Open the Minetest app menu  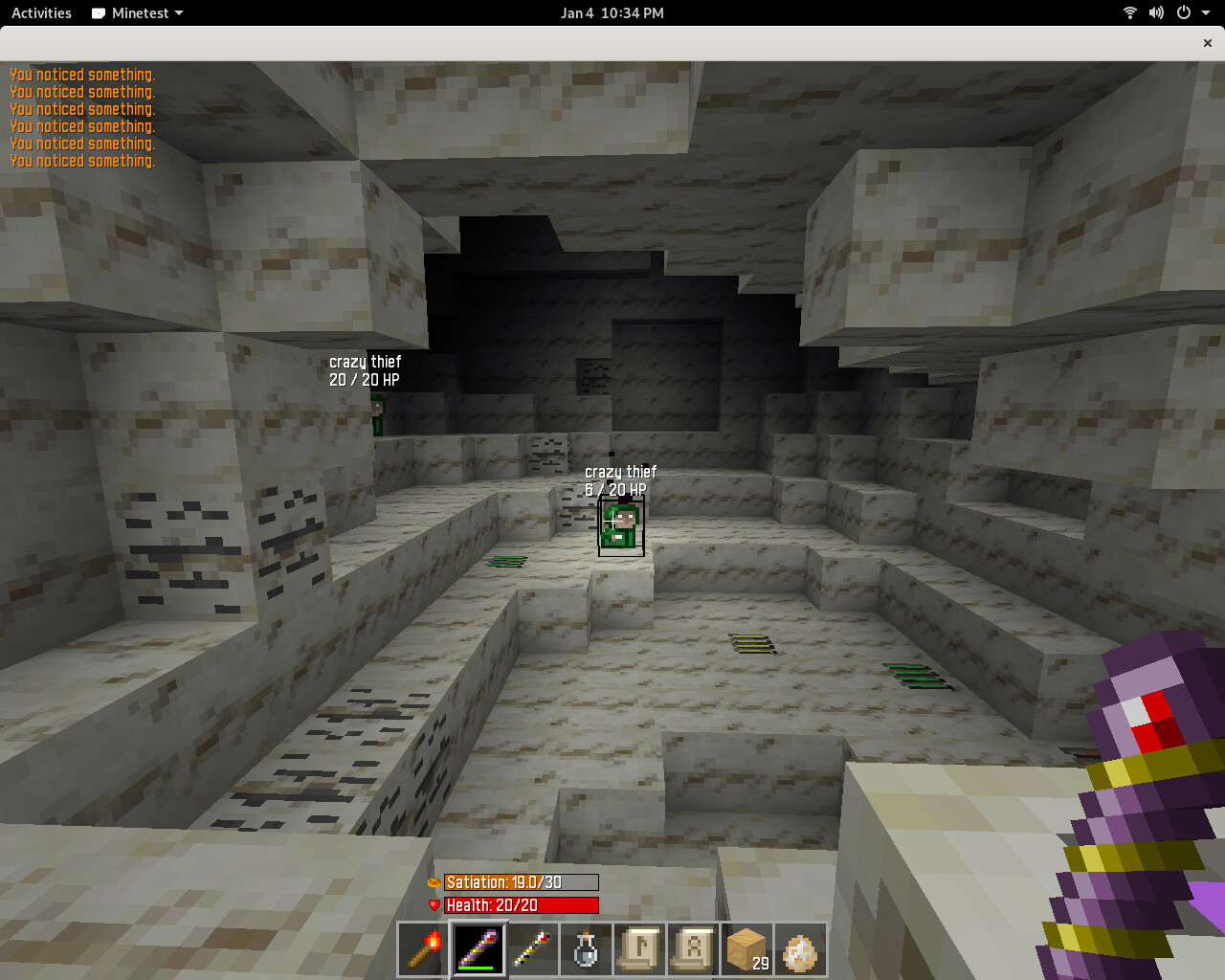coord(137,13)
